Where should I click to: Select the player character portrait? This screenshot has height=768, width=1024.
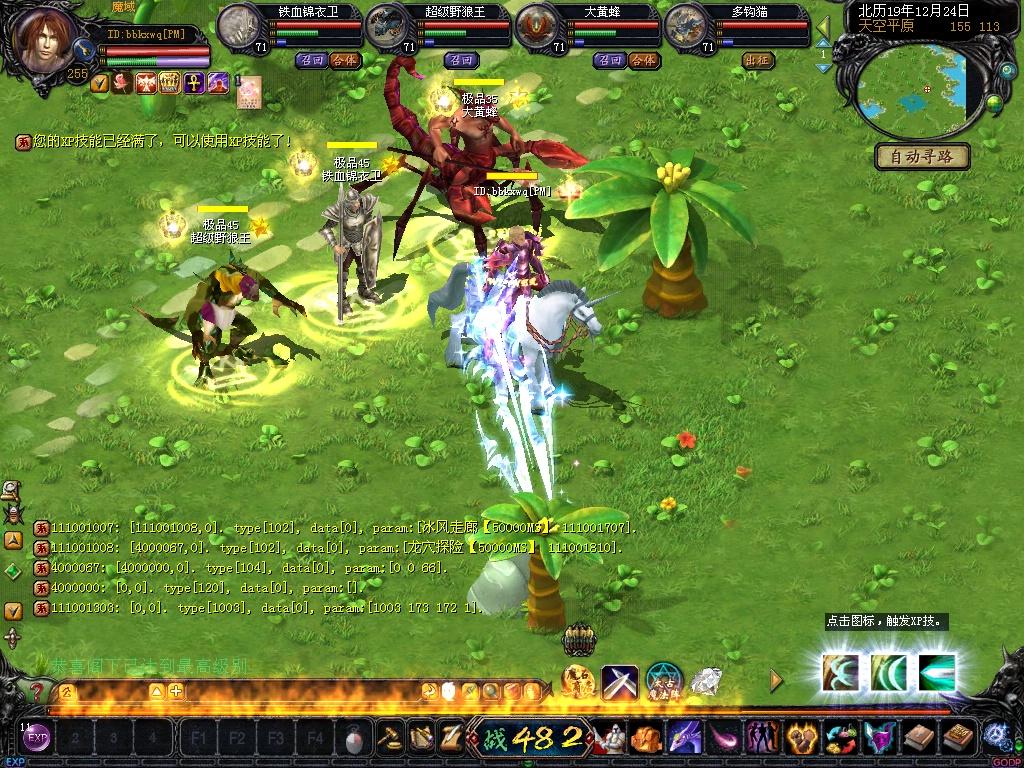click(46, 42)
